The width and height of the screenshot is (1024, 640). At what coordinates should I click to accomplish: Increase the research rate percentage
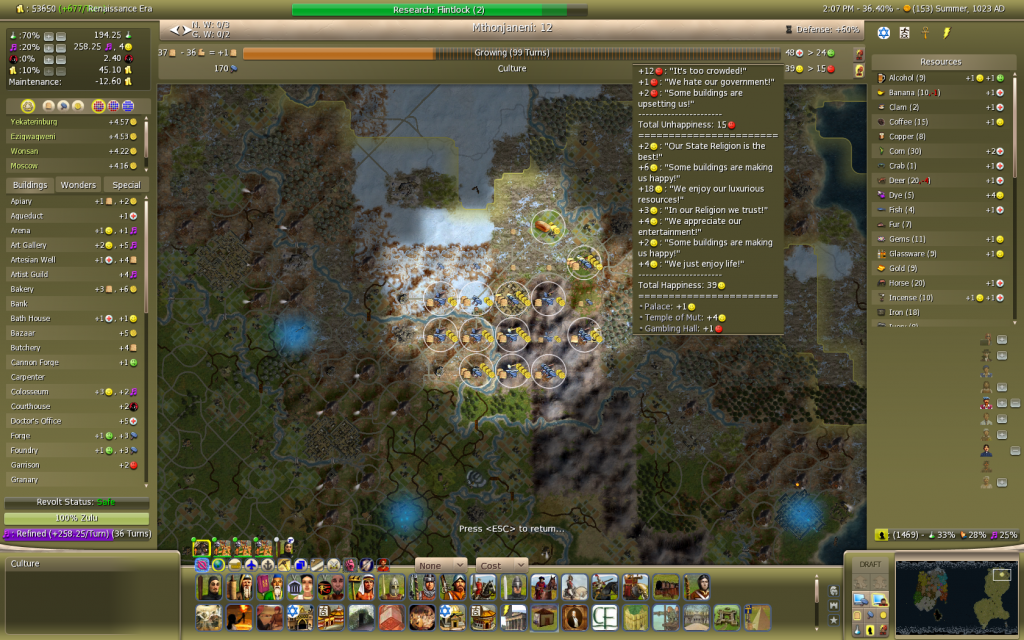pyautogui.click(x=49, y=36)
